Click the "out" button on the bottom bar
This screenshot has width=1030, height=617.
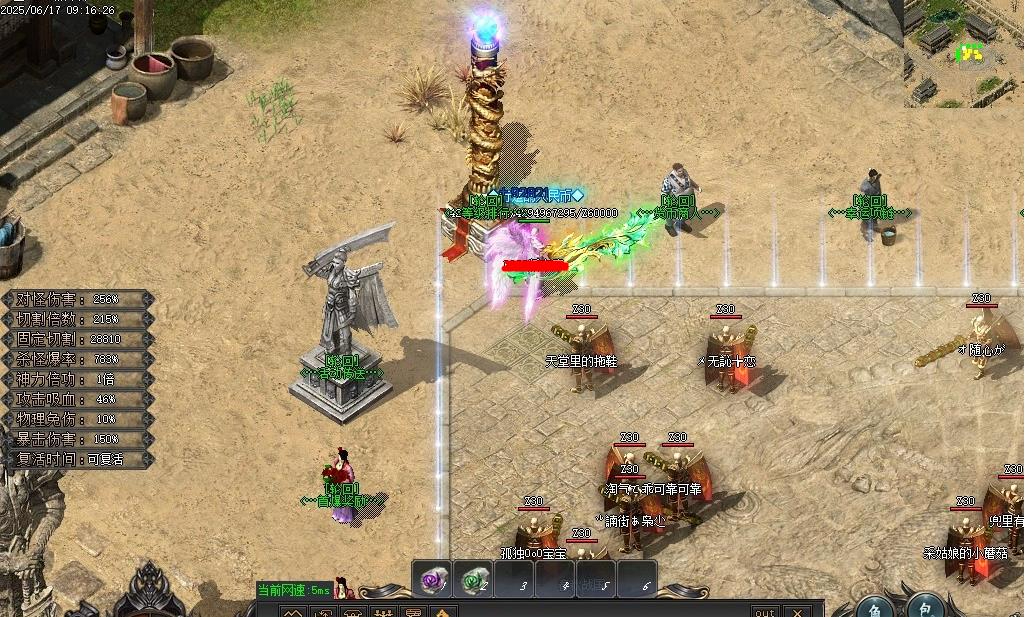click(x=765, y=611)
